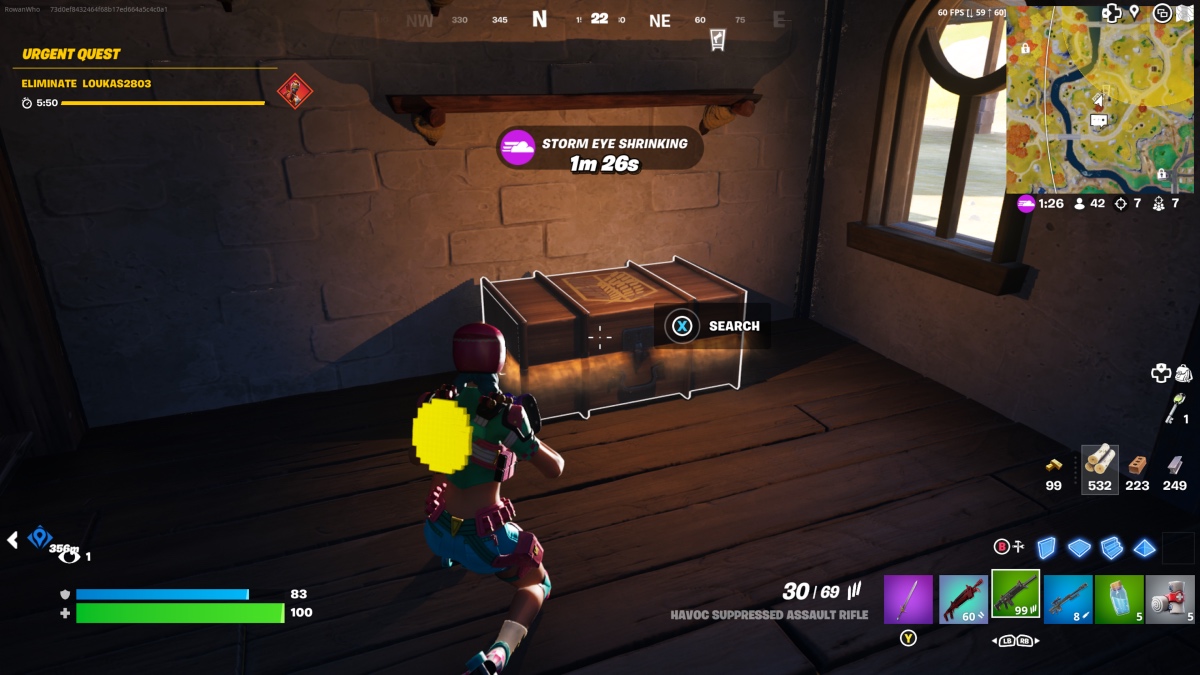Choose the wall building piece
This screenshot has width=1200, height=675.
coord(1046,547)
